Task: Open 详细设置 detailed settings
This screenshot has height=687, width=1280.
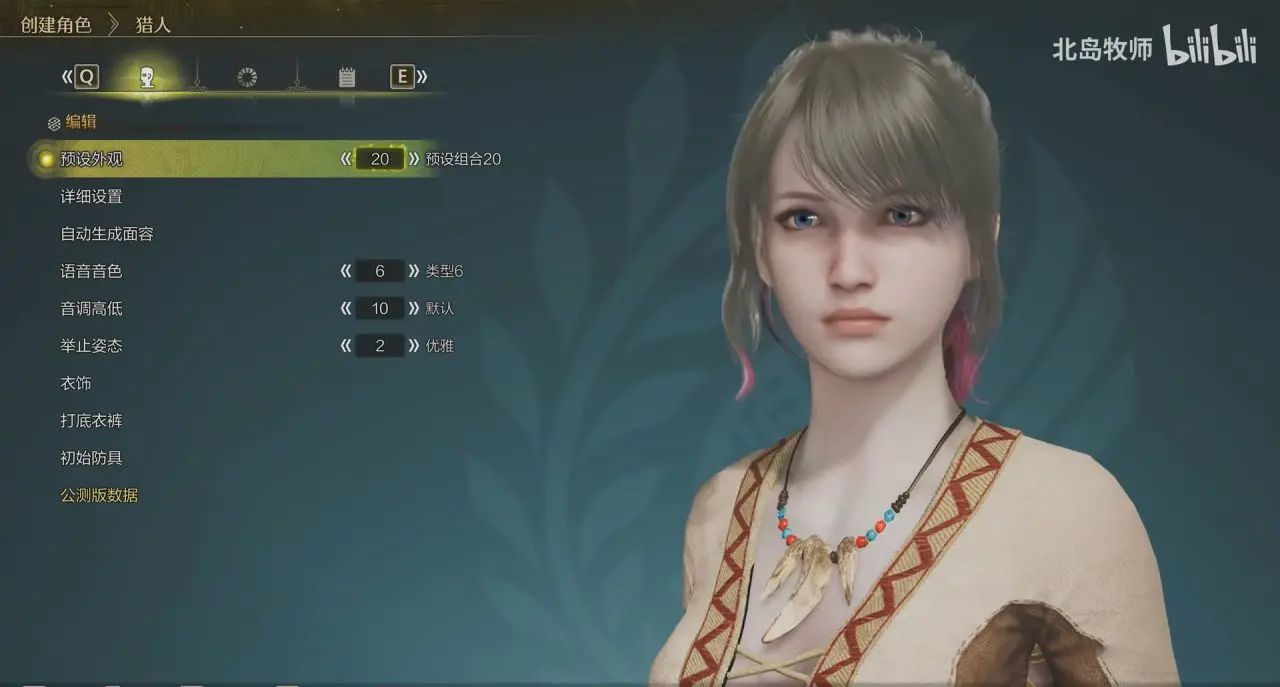Action: click(x=91, y=197)
